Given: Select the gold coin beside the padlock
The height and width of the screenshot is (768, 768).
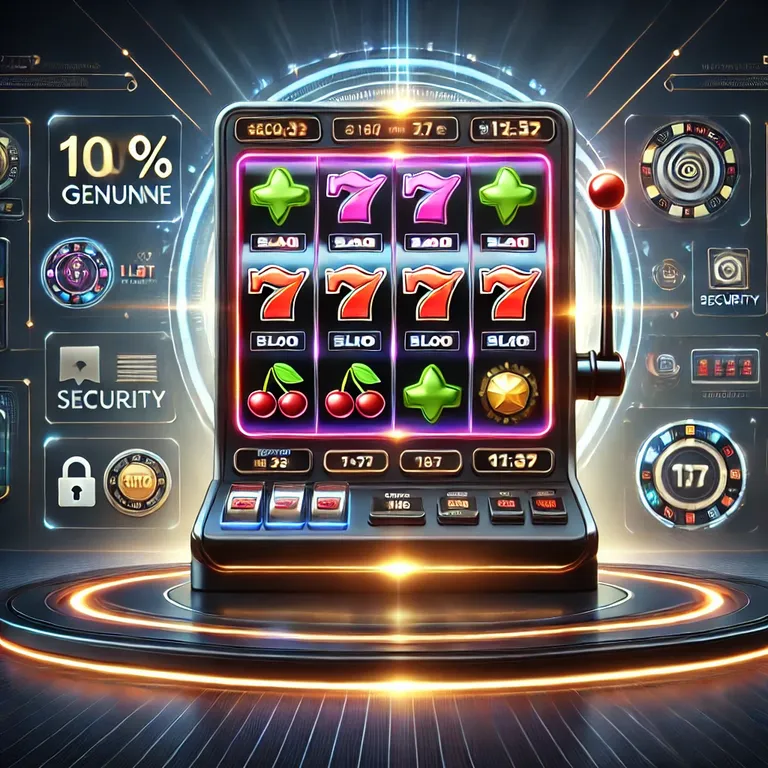Looking at the screenshot, I should click(x=136, y=482).
